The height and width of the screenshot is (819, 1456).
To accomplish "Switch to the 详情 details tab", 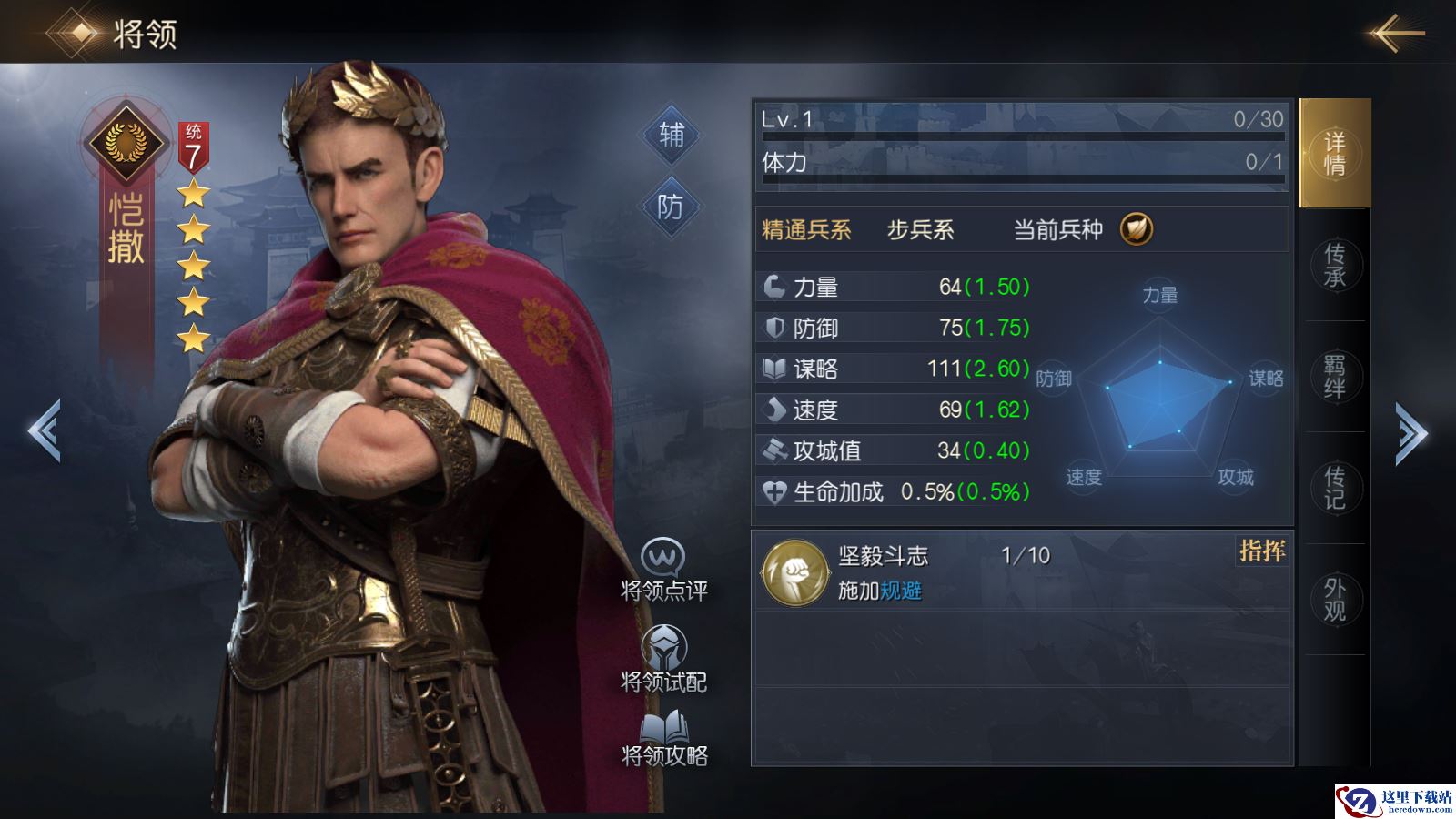I will (x=1334, y=154).
